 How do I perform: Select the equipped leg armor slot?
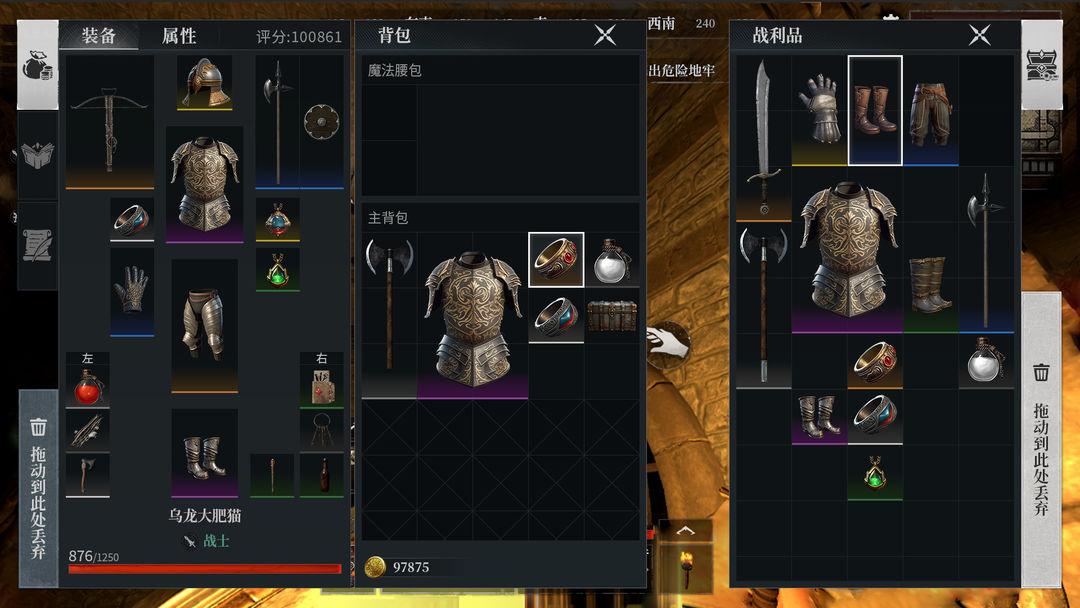[204, 325]
